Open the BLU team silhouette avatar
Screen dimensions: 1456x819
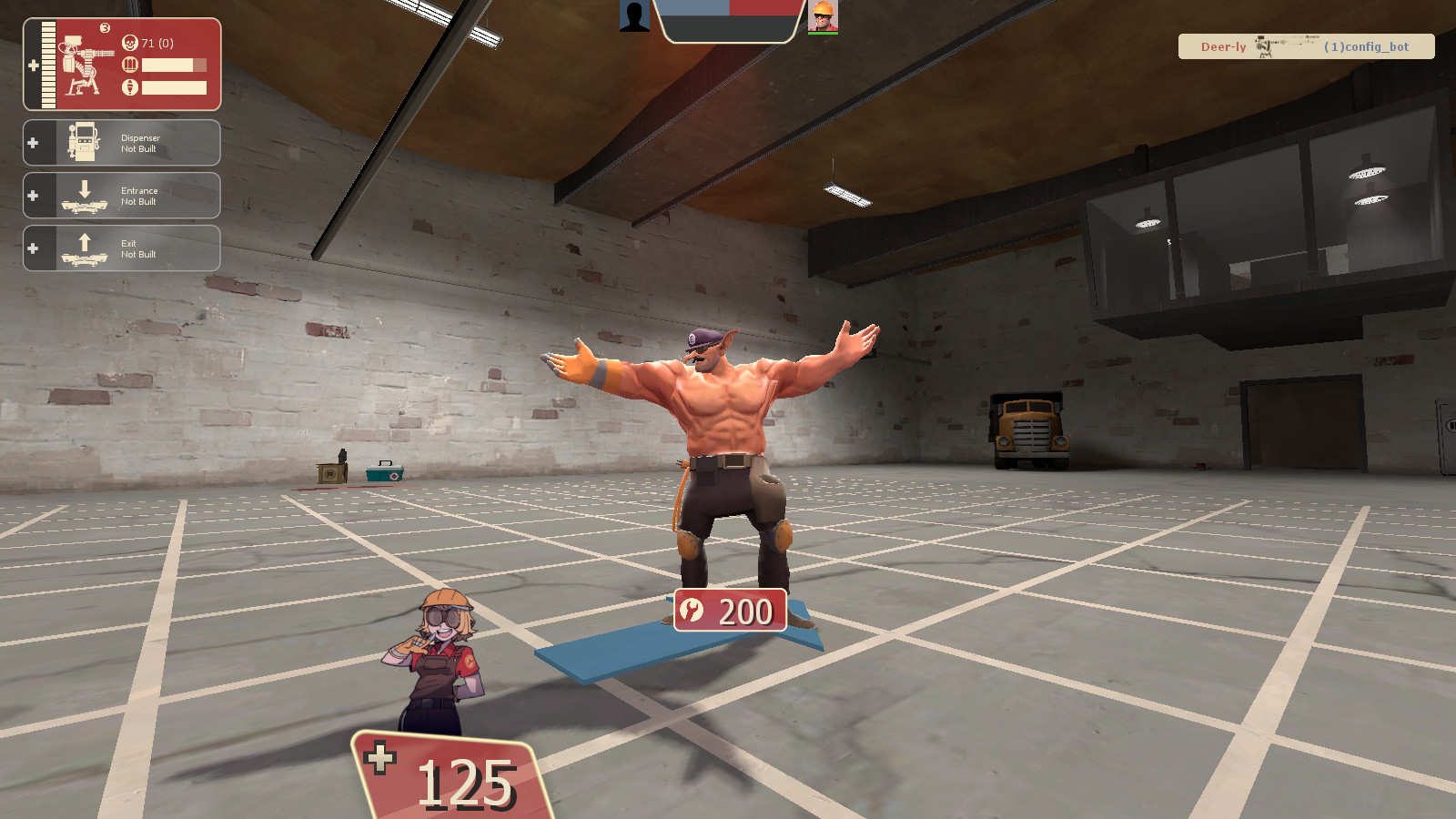(x=632, y=16)
